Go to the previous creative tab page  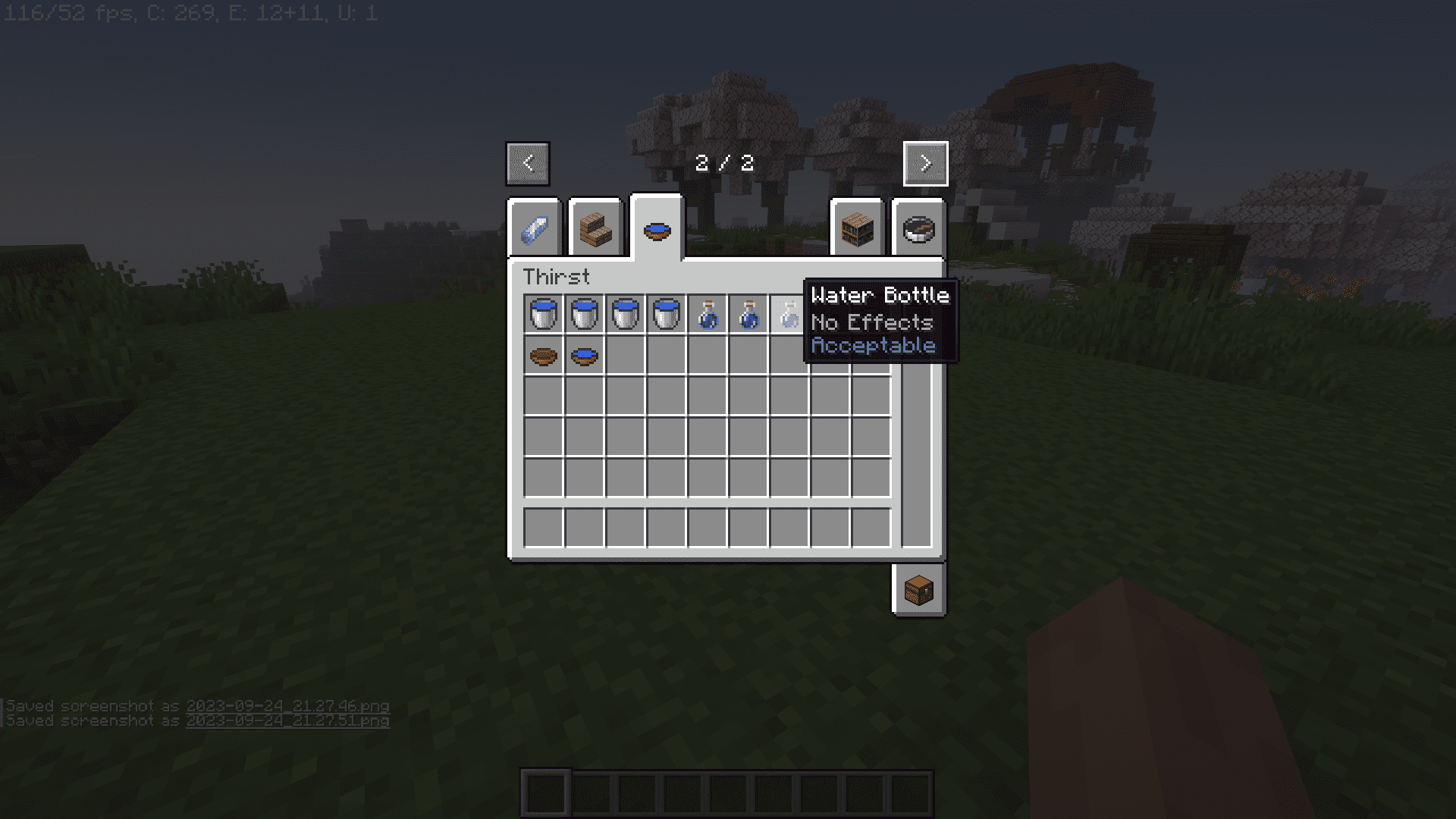pos(528,163)
